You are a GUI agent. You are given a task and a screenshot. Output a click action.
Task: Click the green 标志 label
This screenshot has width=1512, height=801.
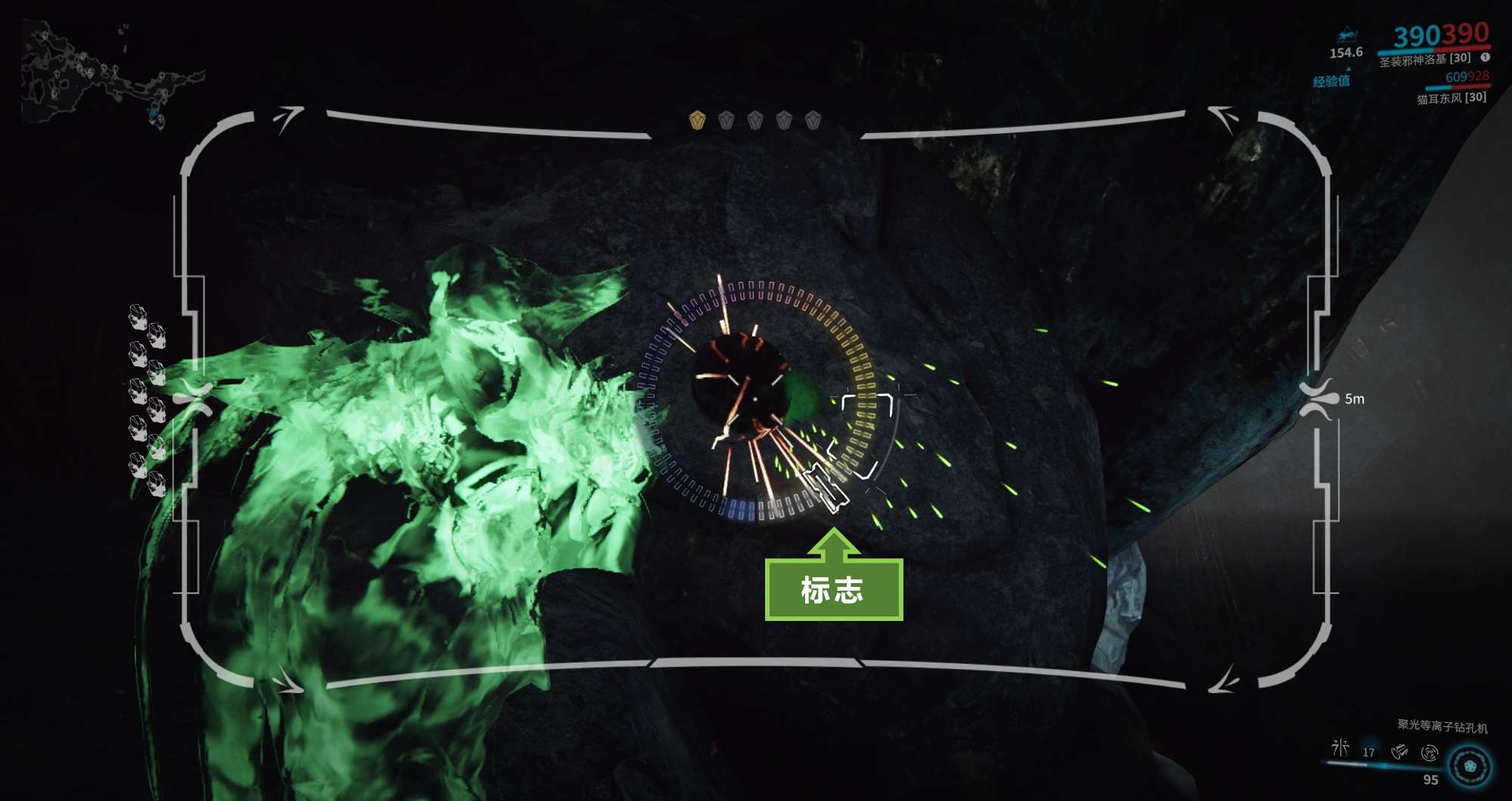[x=833, y=590]
